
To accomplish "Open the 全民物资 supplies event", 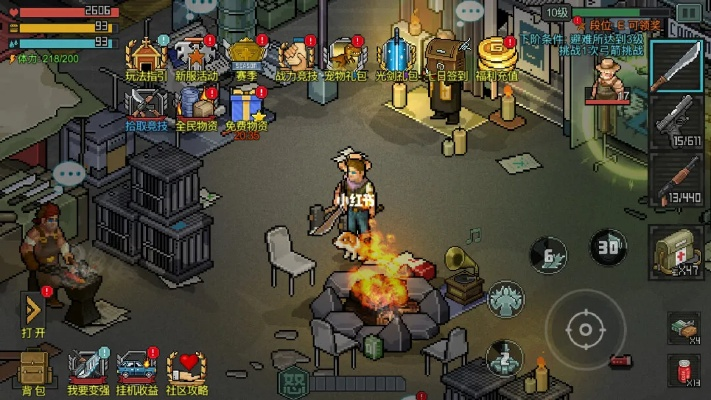I will click(x=196, y=106).
